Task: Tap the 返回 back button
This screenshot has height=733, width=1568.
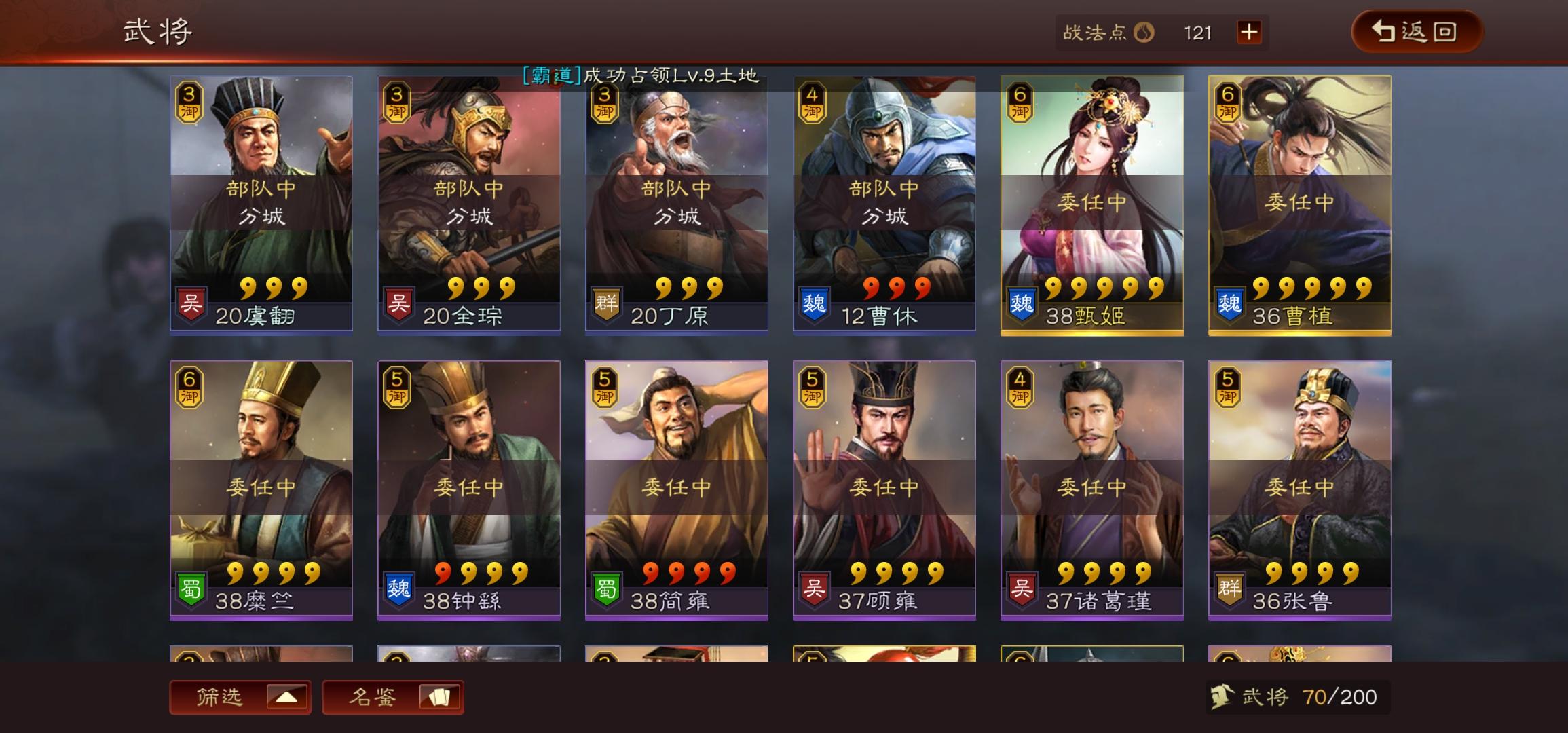Action: (1415, 32)
